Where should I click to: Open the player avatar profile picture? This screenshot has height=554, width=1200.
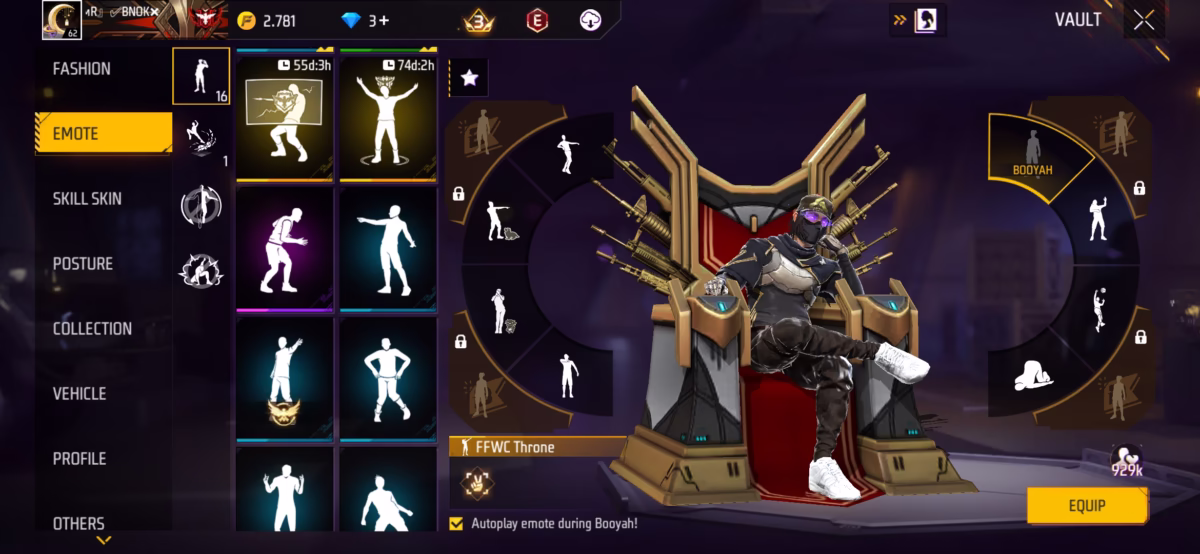tap(61, 20)
